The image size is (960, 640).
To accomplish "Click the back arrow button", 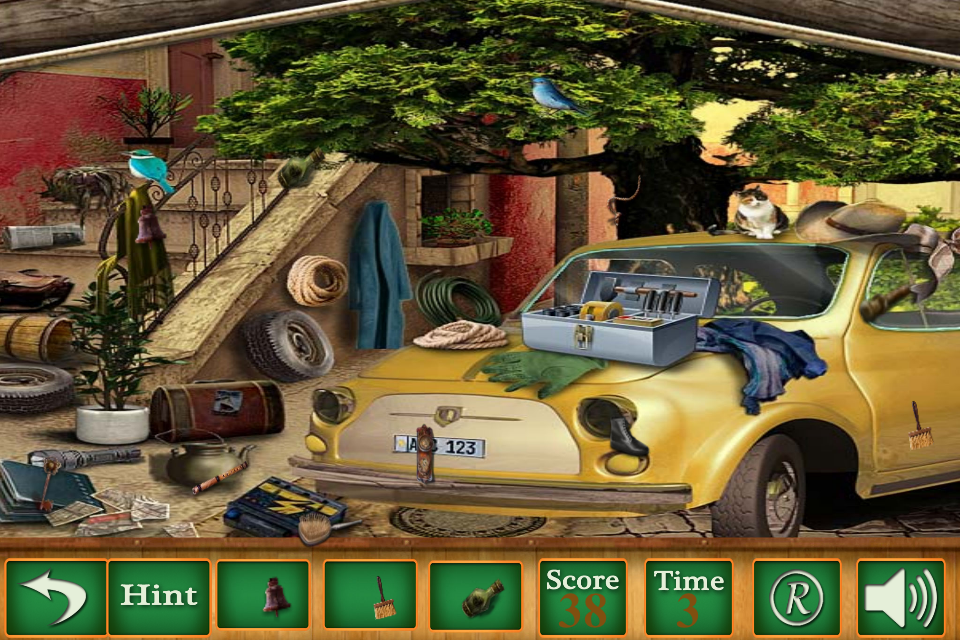I will tap(55, 597).
